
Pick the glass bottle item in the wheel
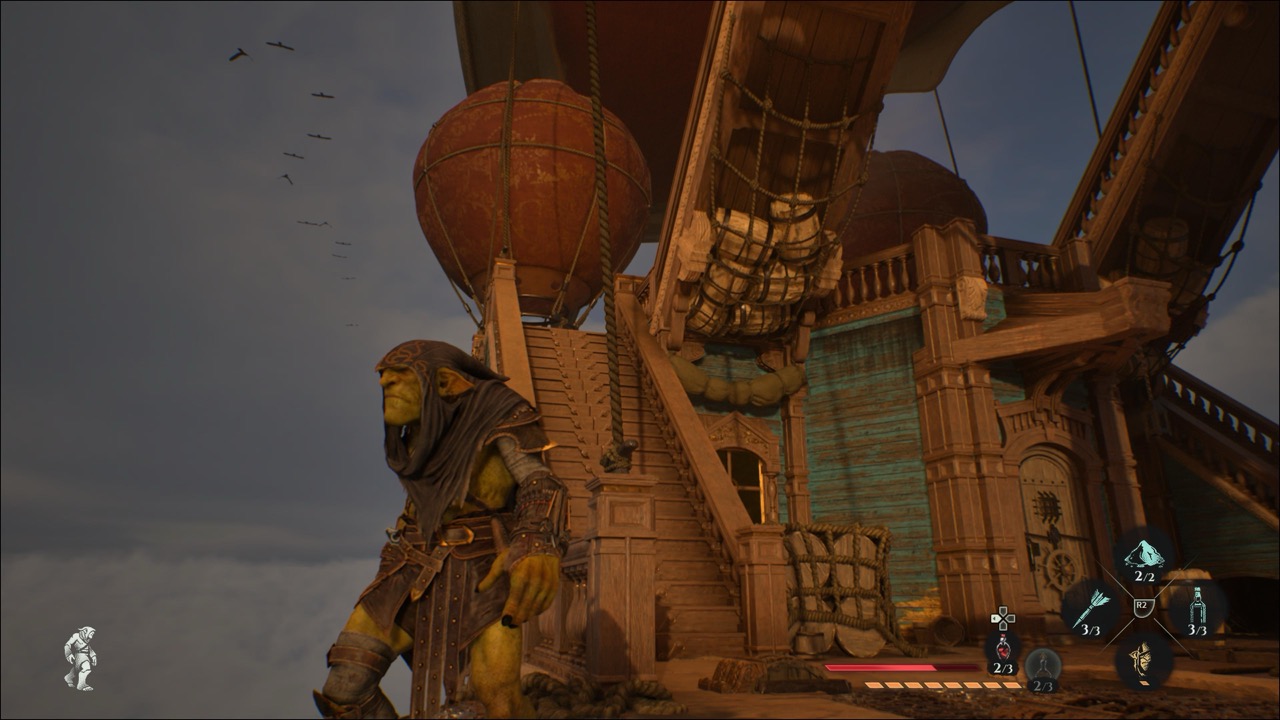pos(1197,607)
